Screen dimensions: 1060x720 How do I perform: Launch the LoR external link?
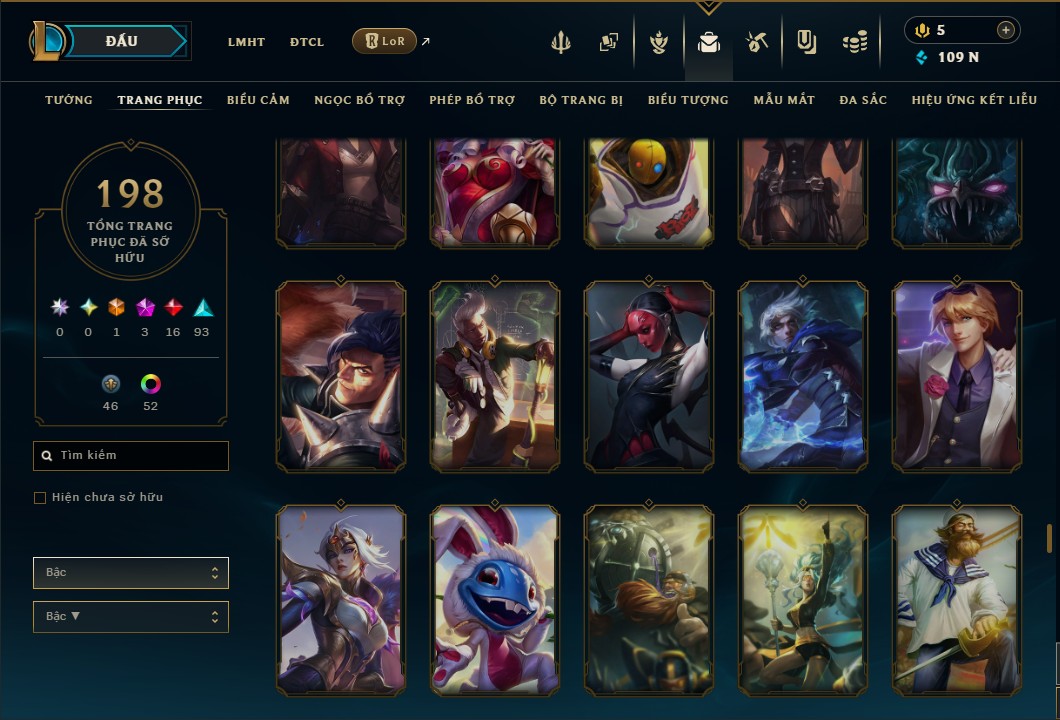coord(384,41)
